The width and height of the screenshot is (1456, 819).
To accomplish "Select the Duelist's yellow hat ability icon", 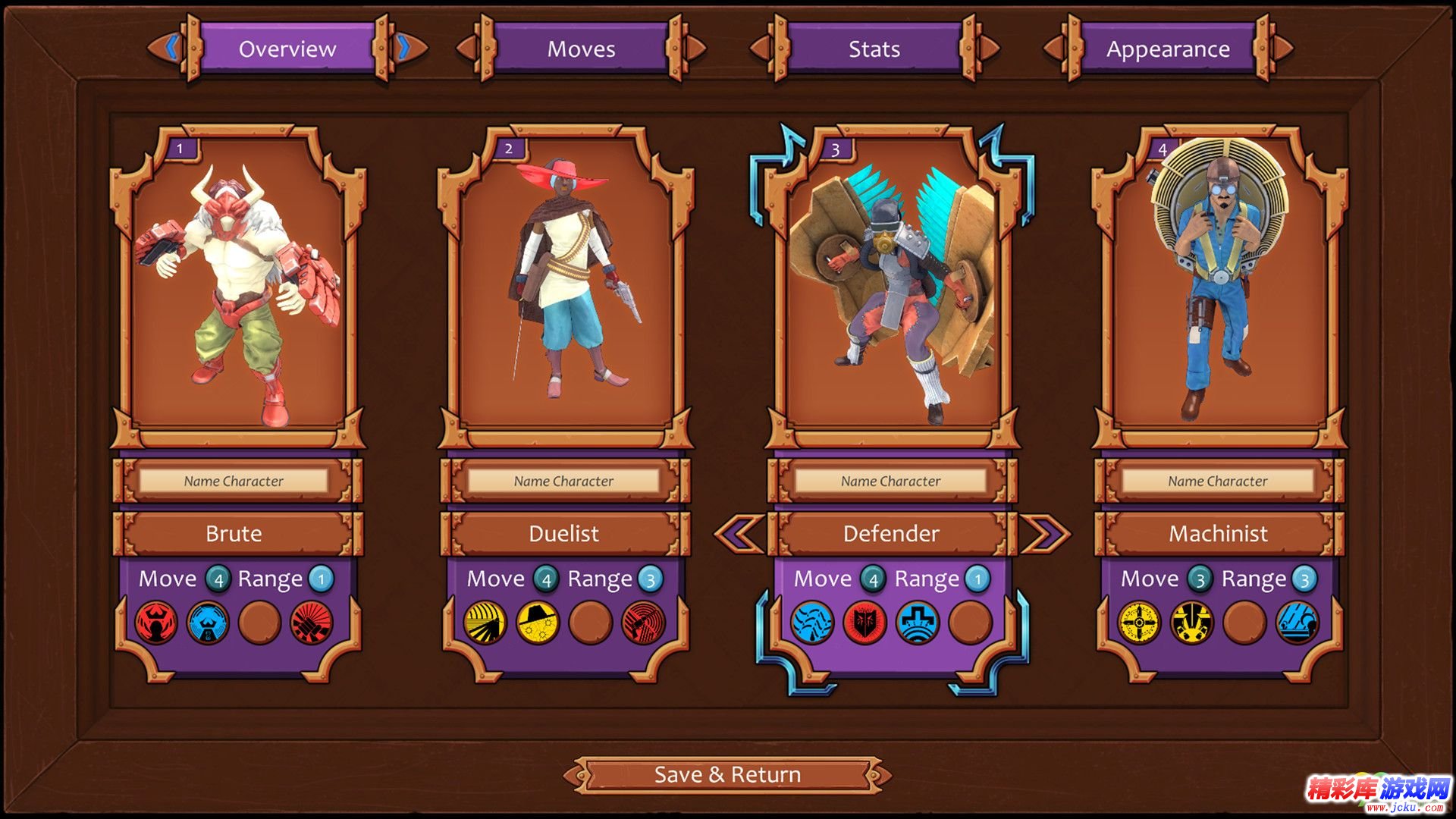I will pos(537,623).
